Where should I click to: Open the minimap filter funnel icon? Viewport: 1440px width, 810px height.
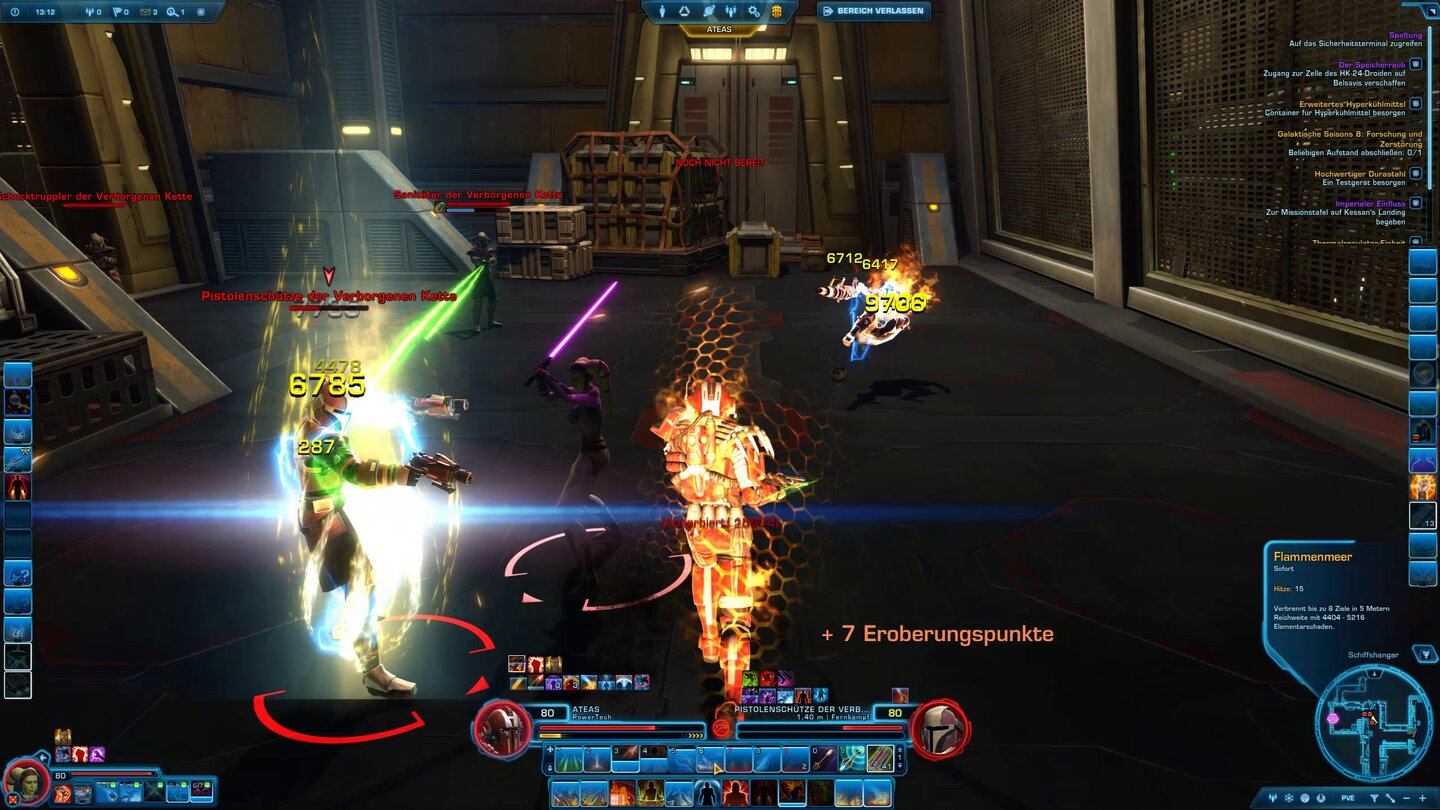point(1374,798)
